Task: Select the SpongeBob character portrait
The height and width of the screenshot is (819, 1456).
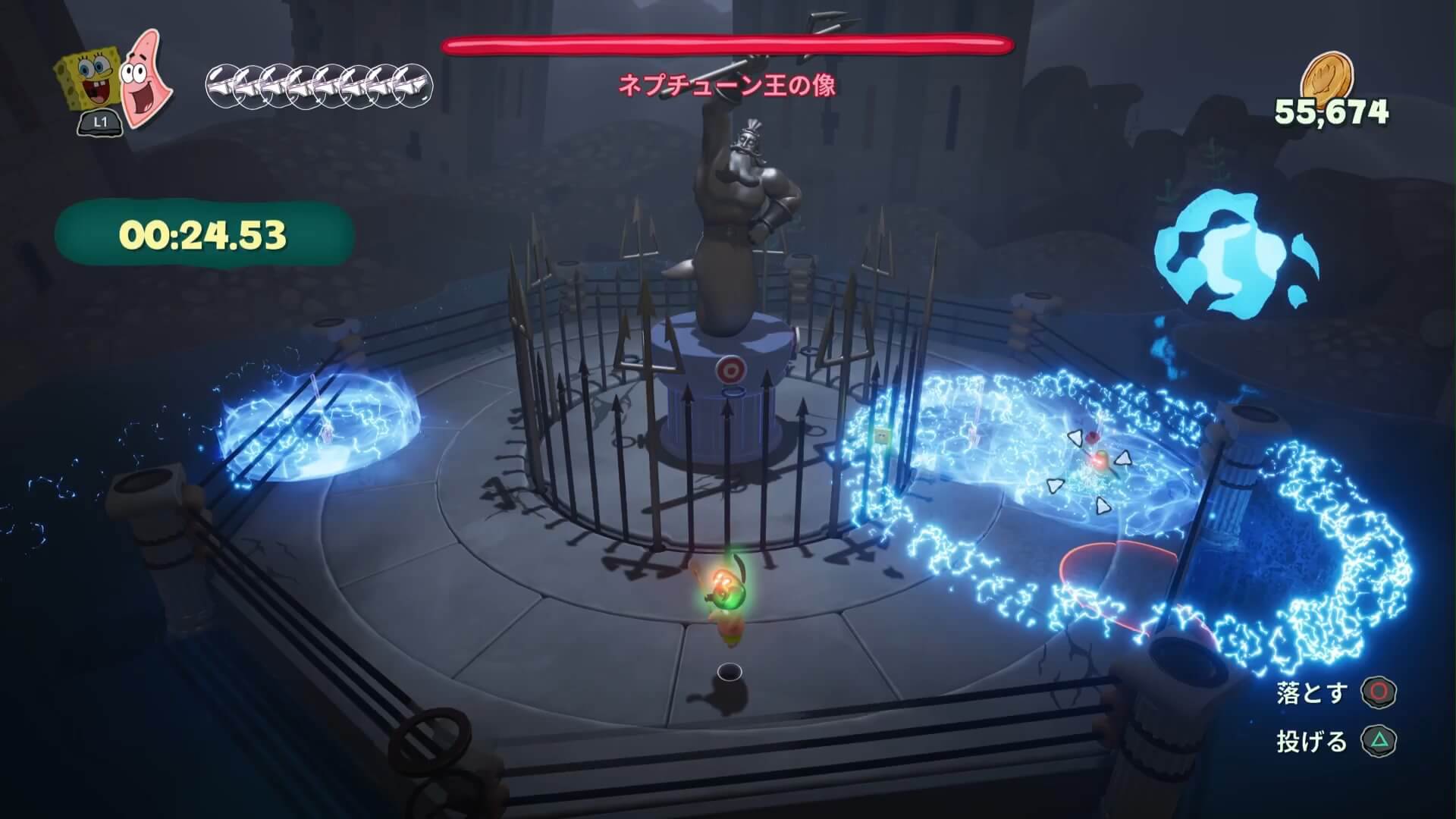Action: 89,83
